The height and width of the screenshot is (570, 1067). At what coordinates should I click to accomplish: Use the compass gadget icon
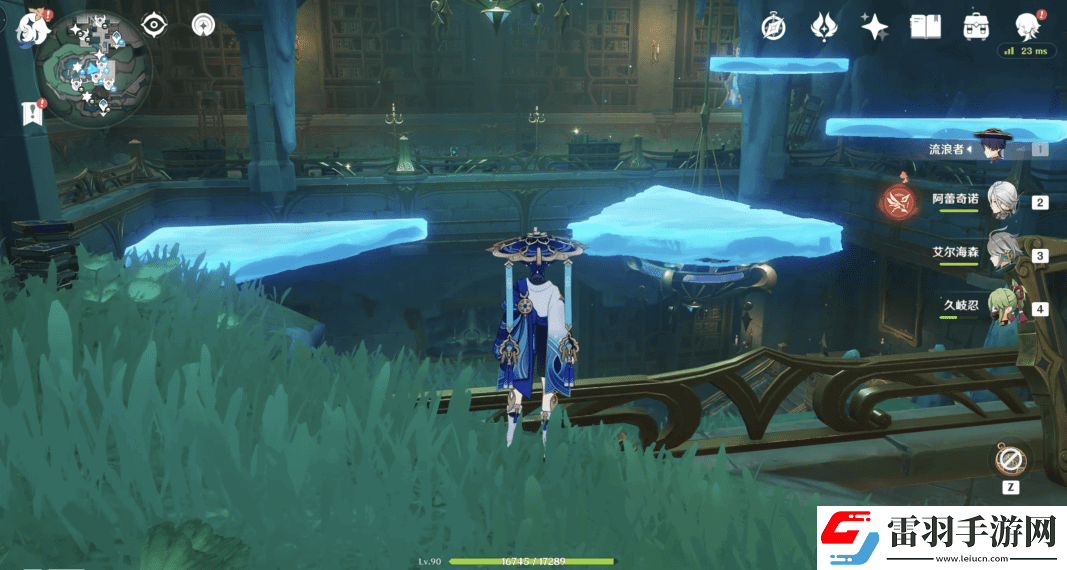point(1010,460)
